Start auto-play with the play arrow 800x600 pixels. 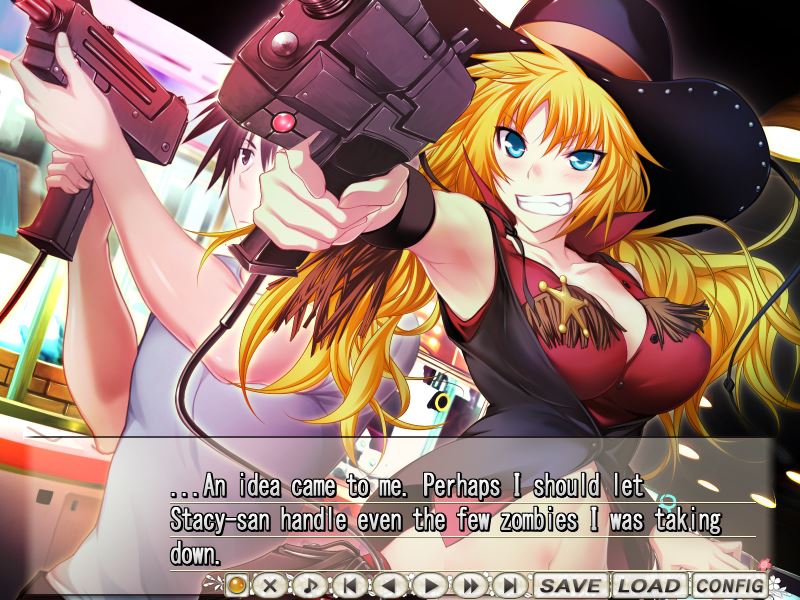click(x=430, y=586)
